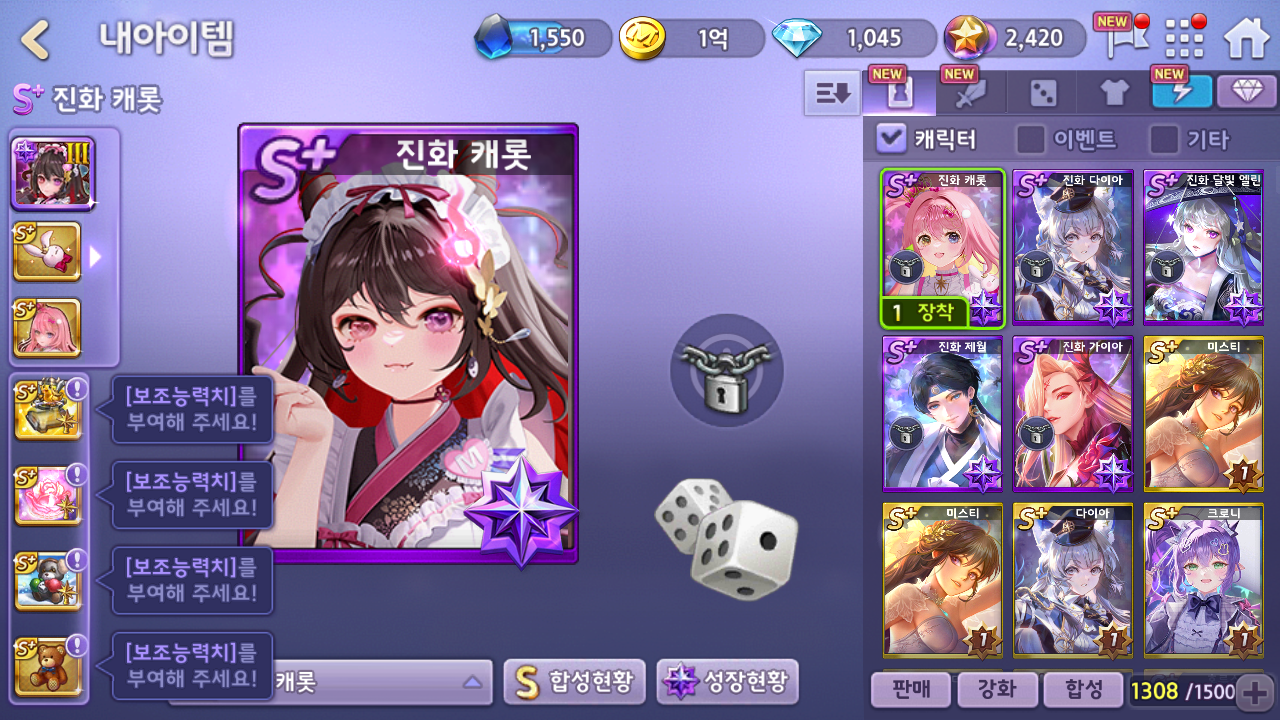This screenshot has height=720, width=1280.
Task: Go back with the arrow button
Action: pos(36,40)
